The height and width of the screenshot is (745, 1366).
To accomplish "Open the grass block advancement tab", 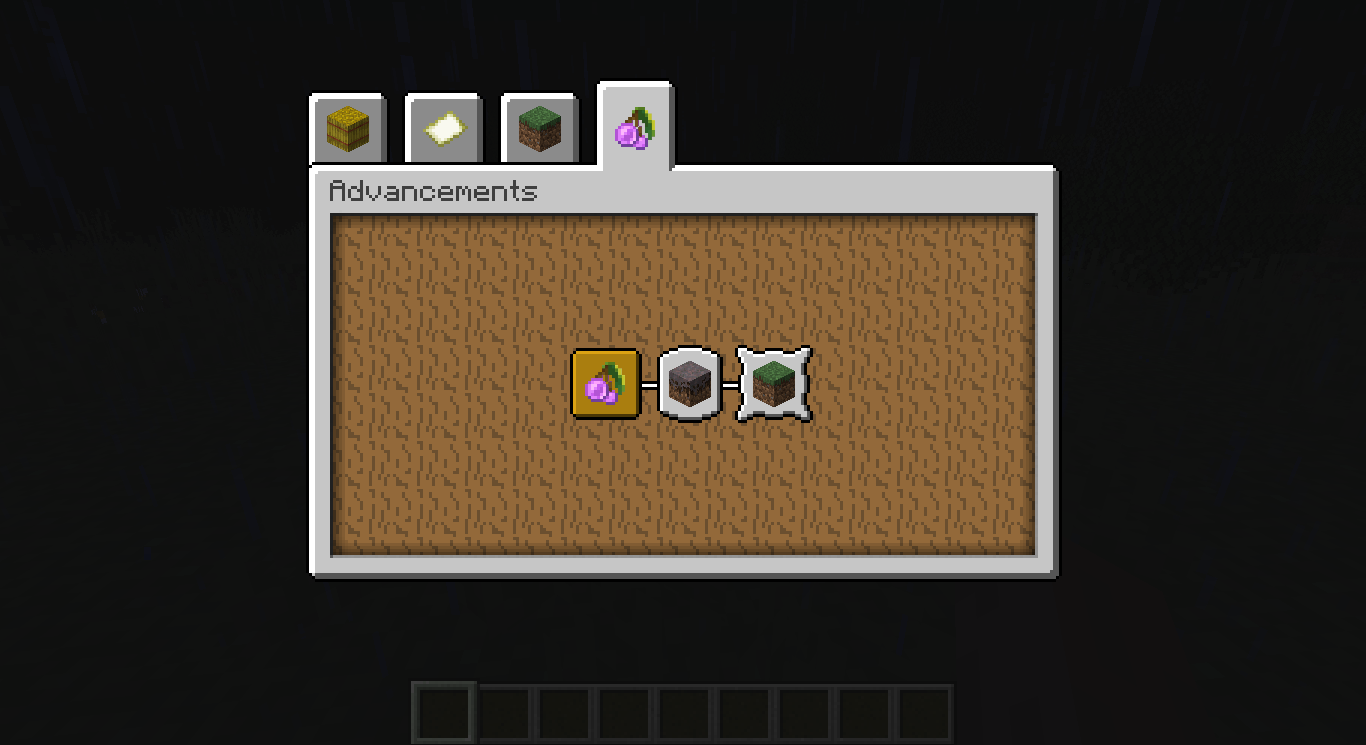I will tap(538, 128).
